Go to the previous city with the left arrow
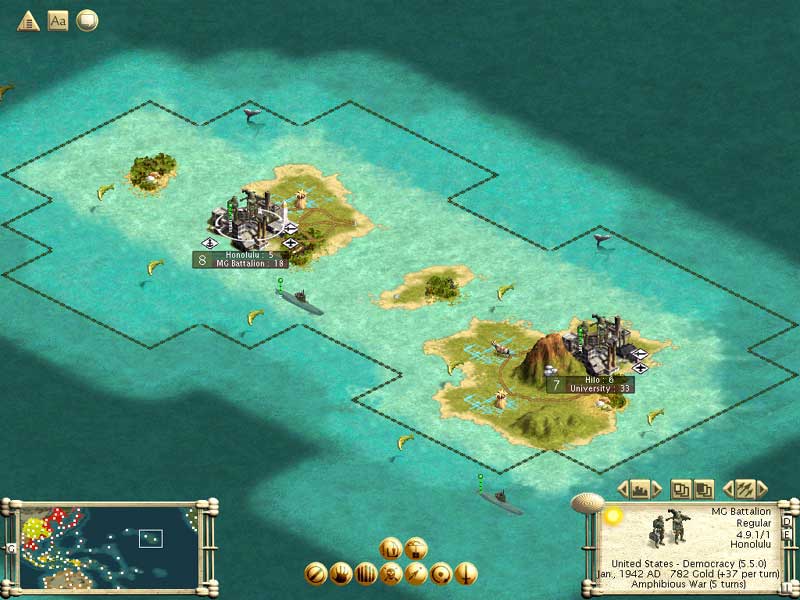The image size is (800, 600). (622, 489)
